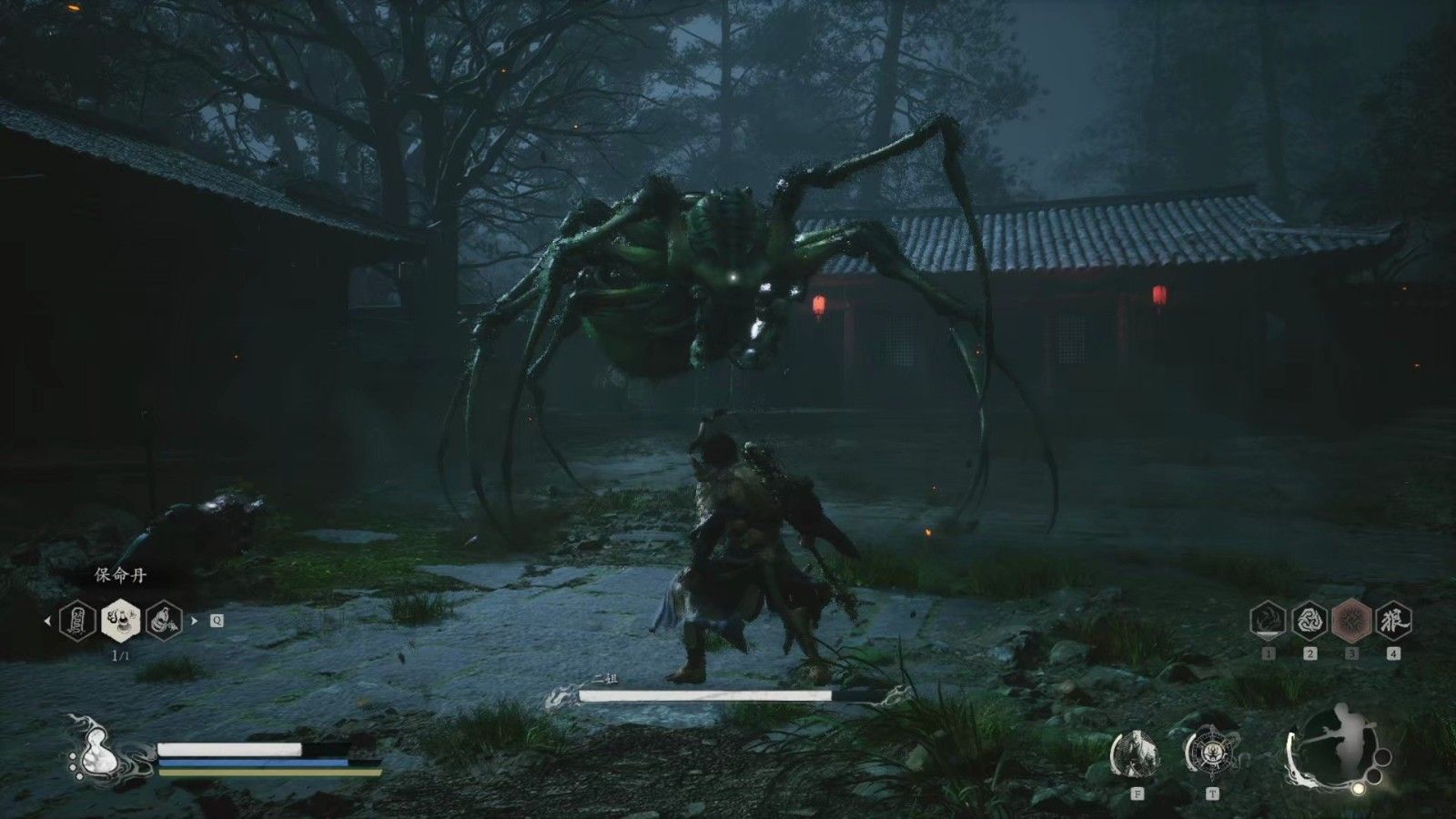This screenshot has width=1456, height=819.
Task: Select the spell in hexagon slot 2
Action: [x=1310, y=622]
